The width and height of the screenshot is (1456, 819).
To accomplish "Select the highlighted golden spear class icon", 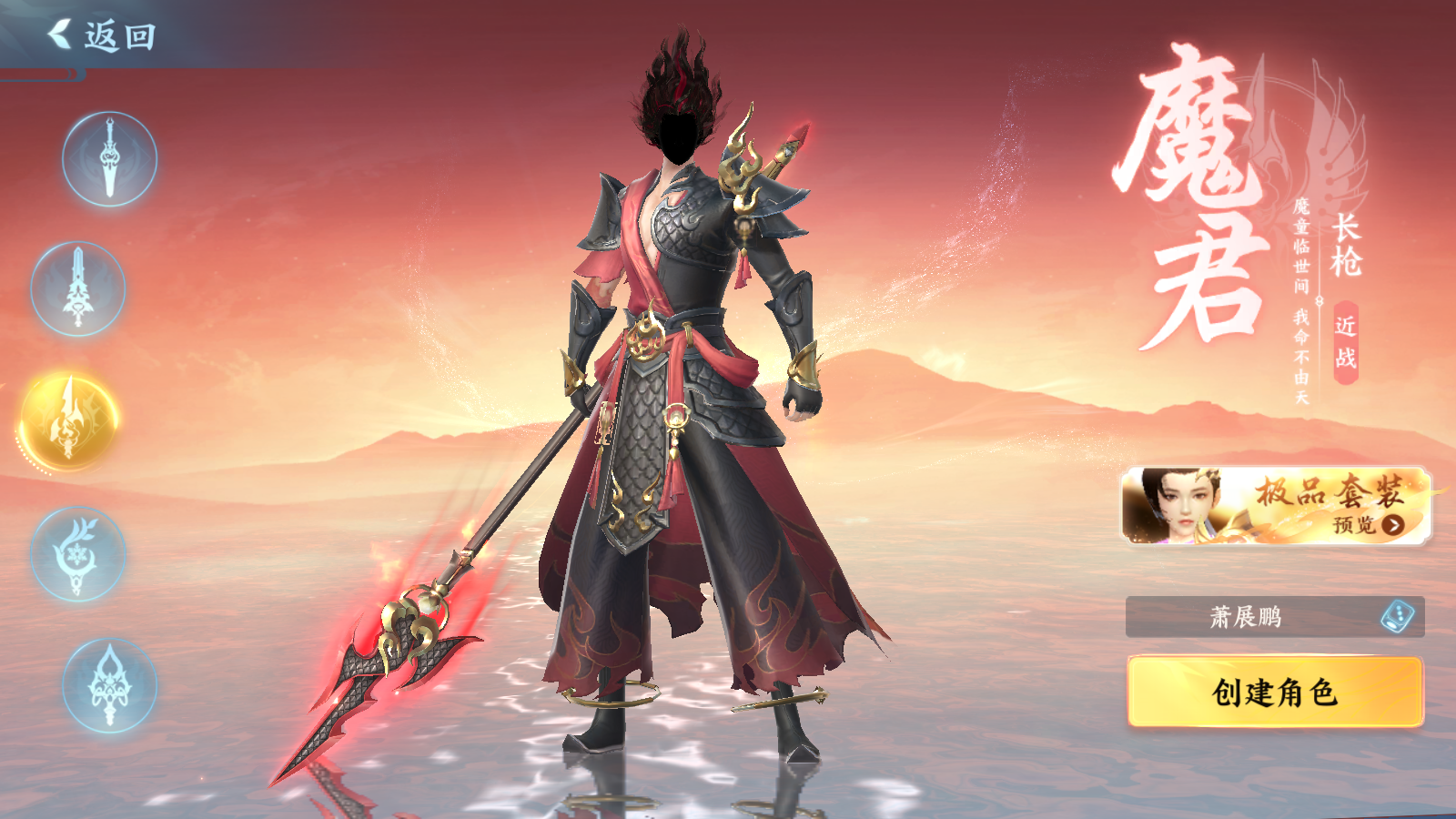I will pos(69,421).
